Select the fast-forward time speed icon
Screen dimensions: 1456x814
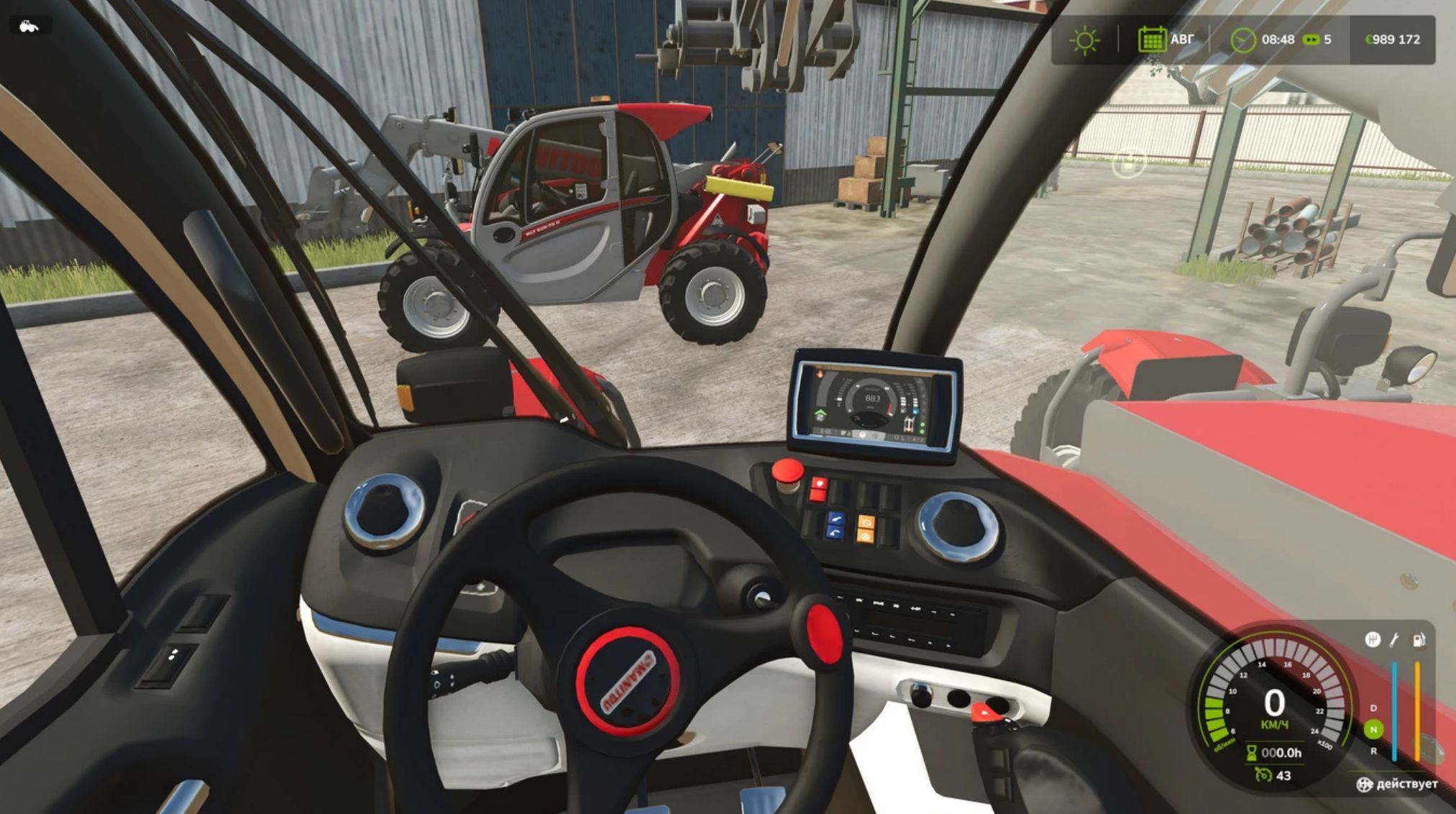click(1311, 40)
